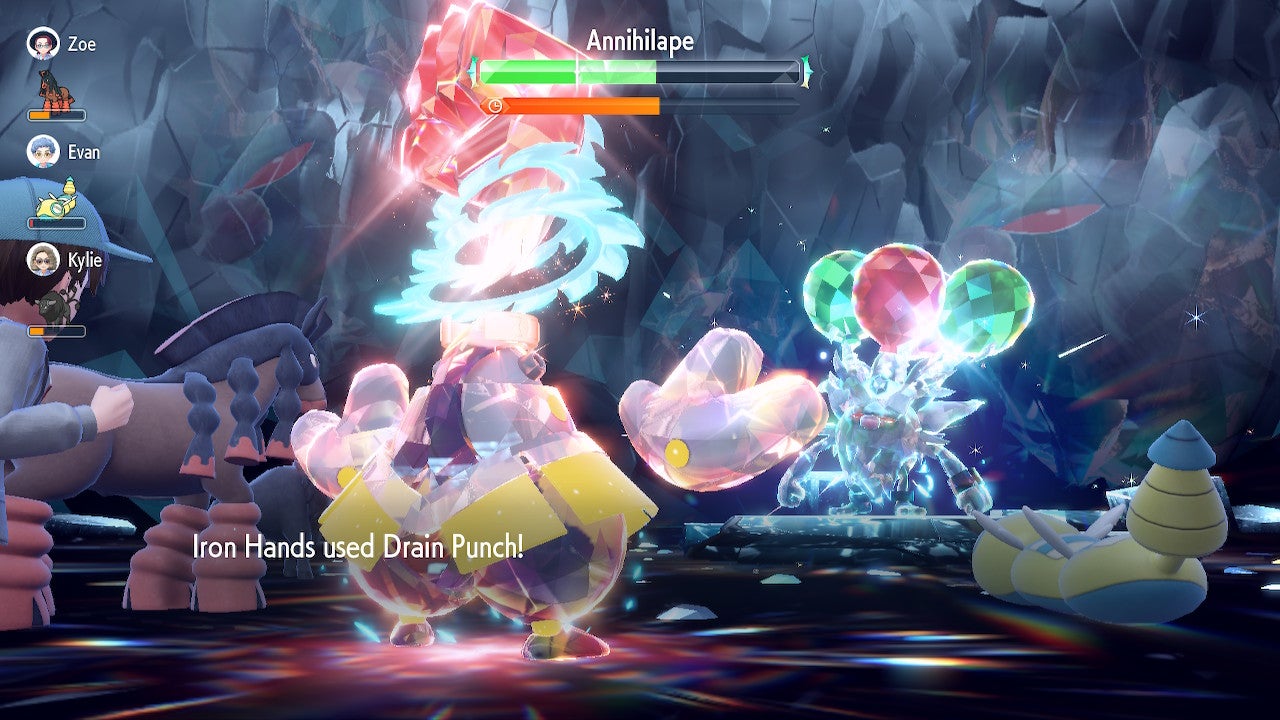Click Zoe's HP gauge bar
The image size is (1280, 720).
coord(56,115)
